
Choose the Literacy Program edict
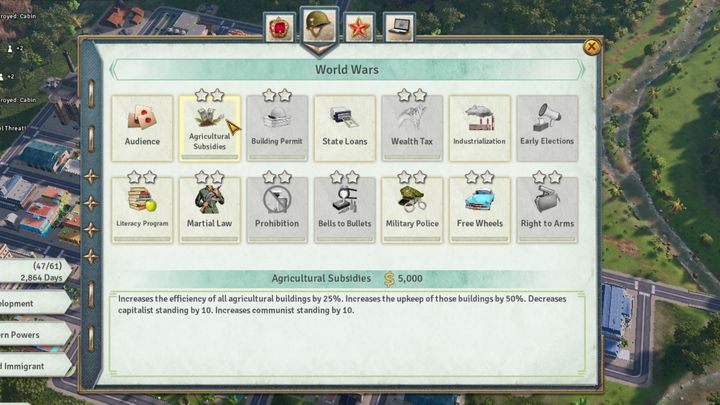pos(142,209)
